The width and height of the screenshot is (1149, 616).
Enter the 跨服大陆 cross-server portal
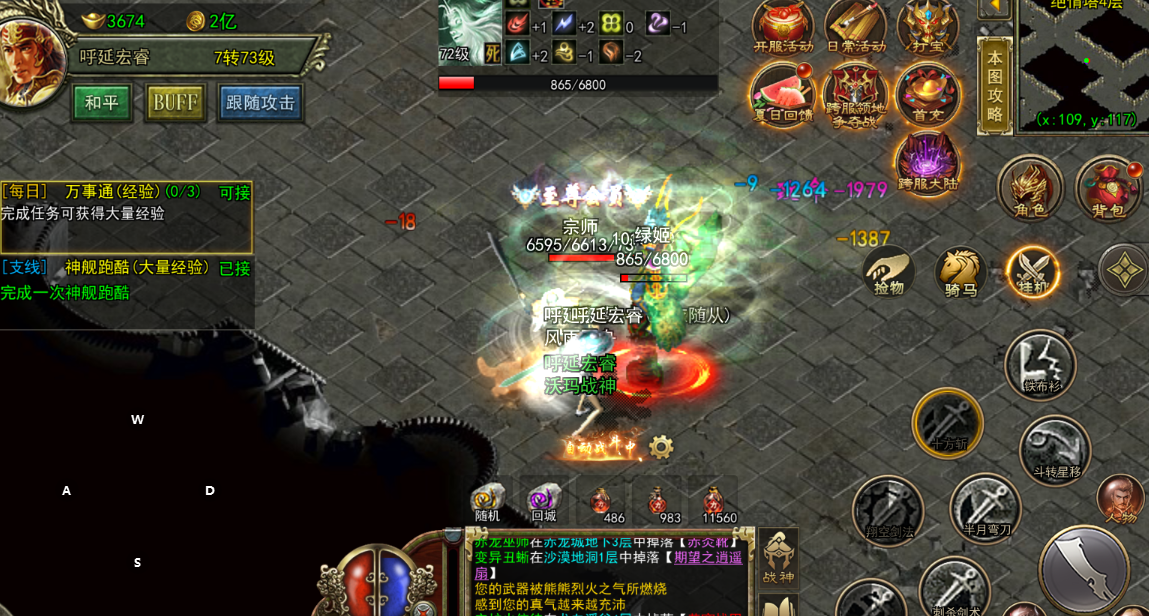point(927,162)
